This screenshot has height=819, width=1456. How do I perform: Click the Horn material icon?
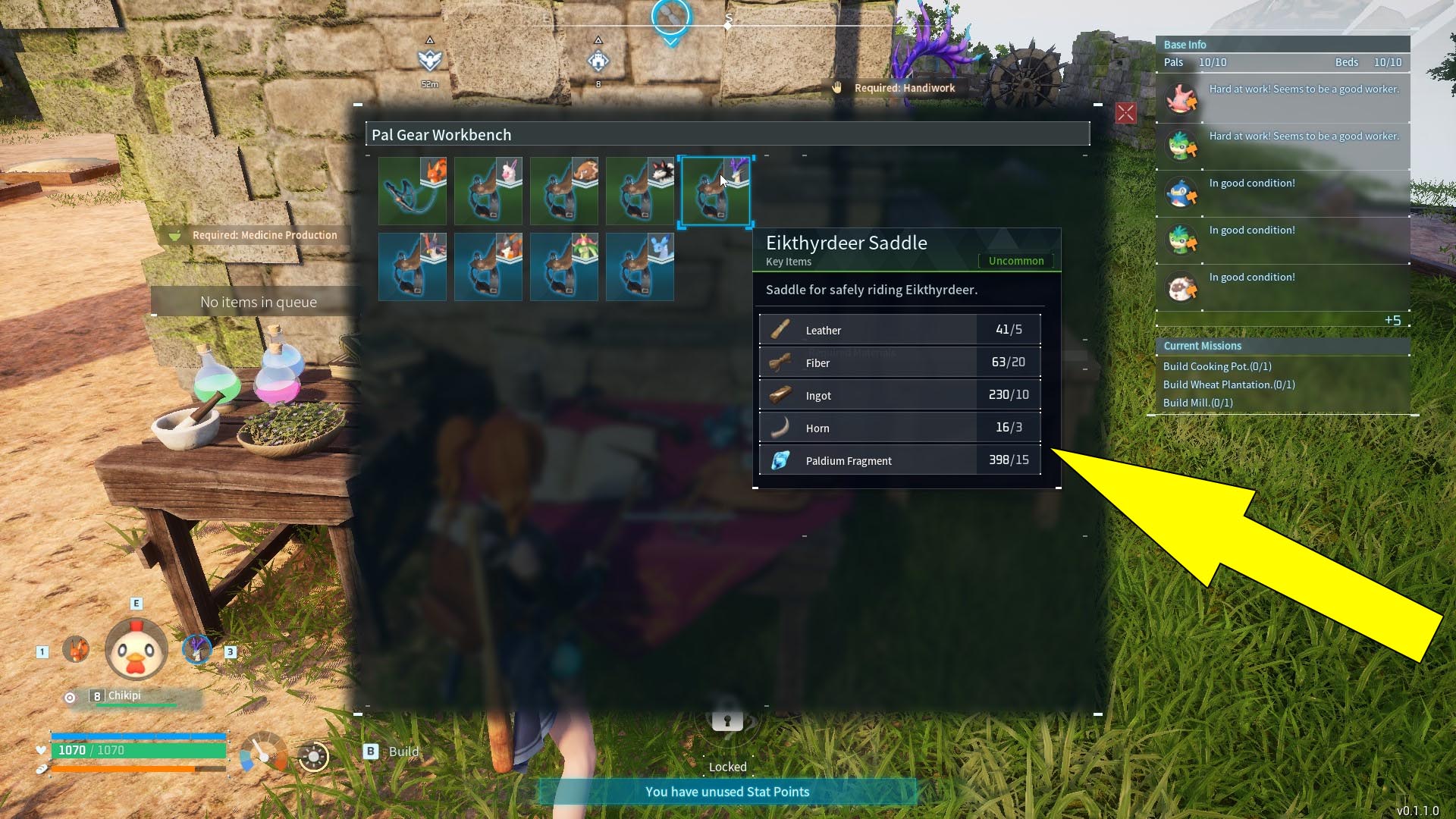point(781,427)
